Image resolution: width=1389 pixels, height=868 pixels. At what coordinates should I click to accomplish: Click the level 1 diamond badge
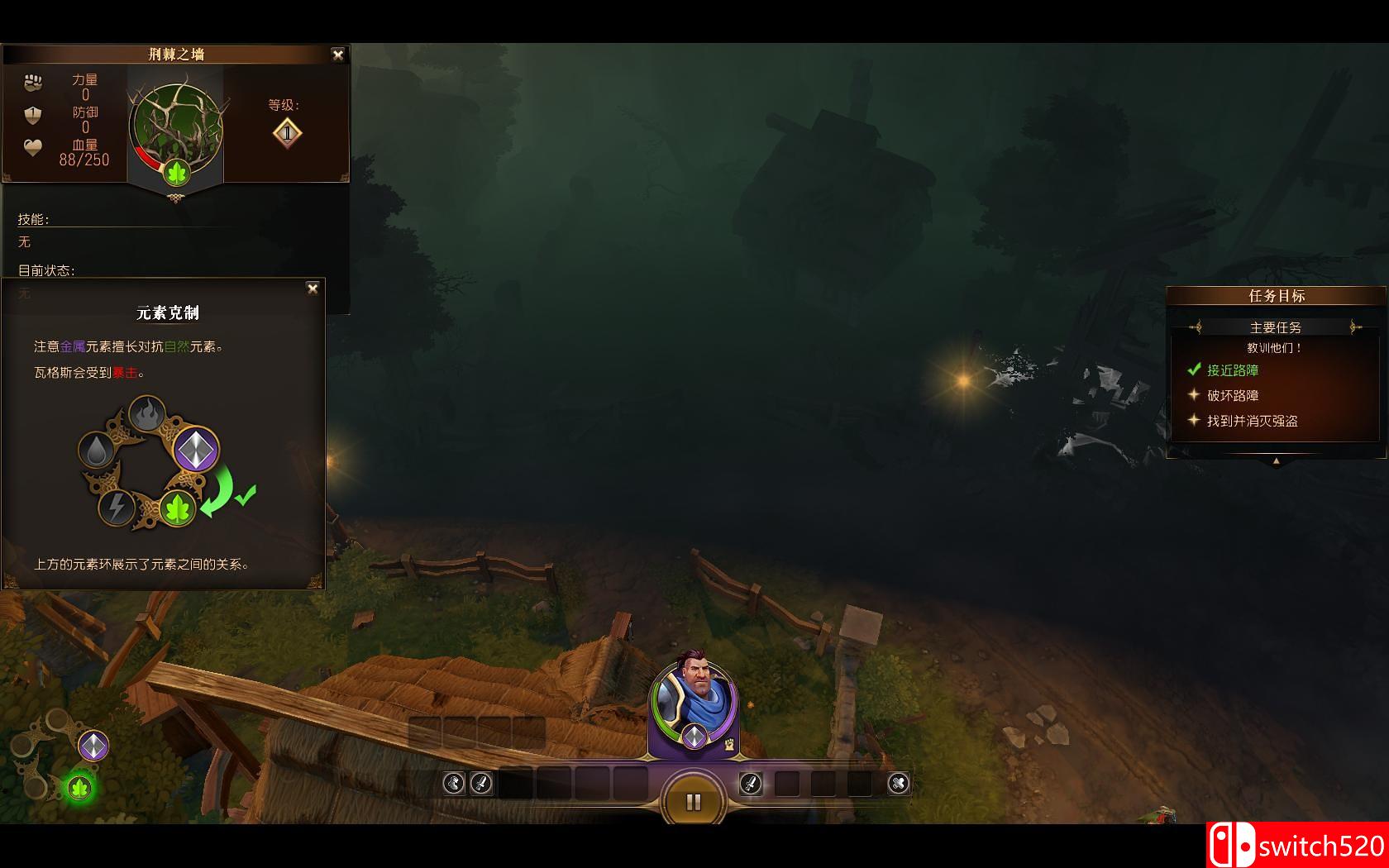287,132
